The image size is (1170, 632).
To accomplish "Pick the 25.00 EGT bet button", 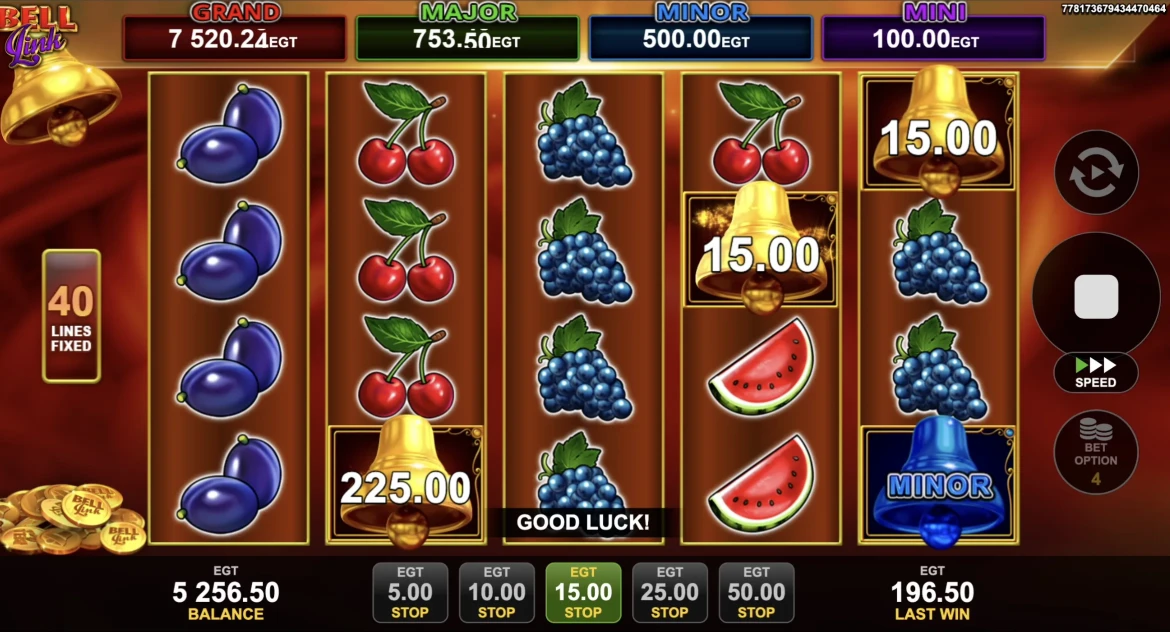I will point(669,592).
